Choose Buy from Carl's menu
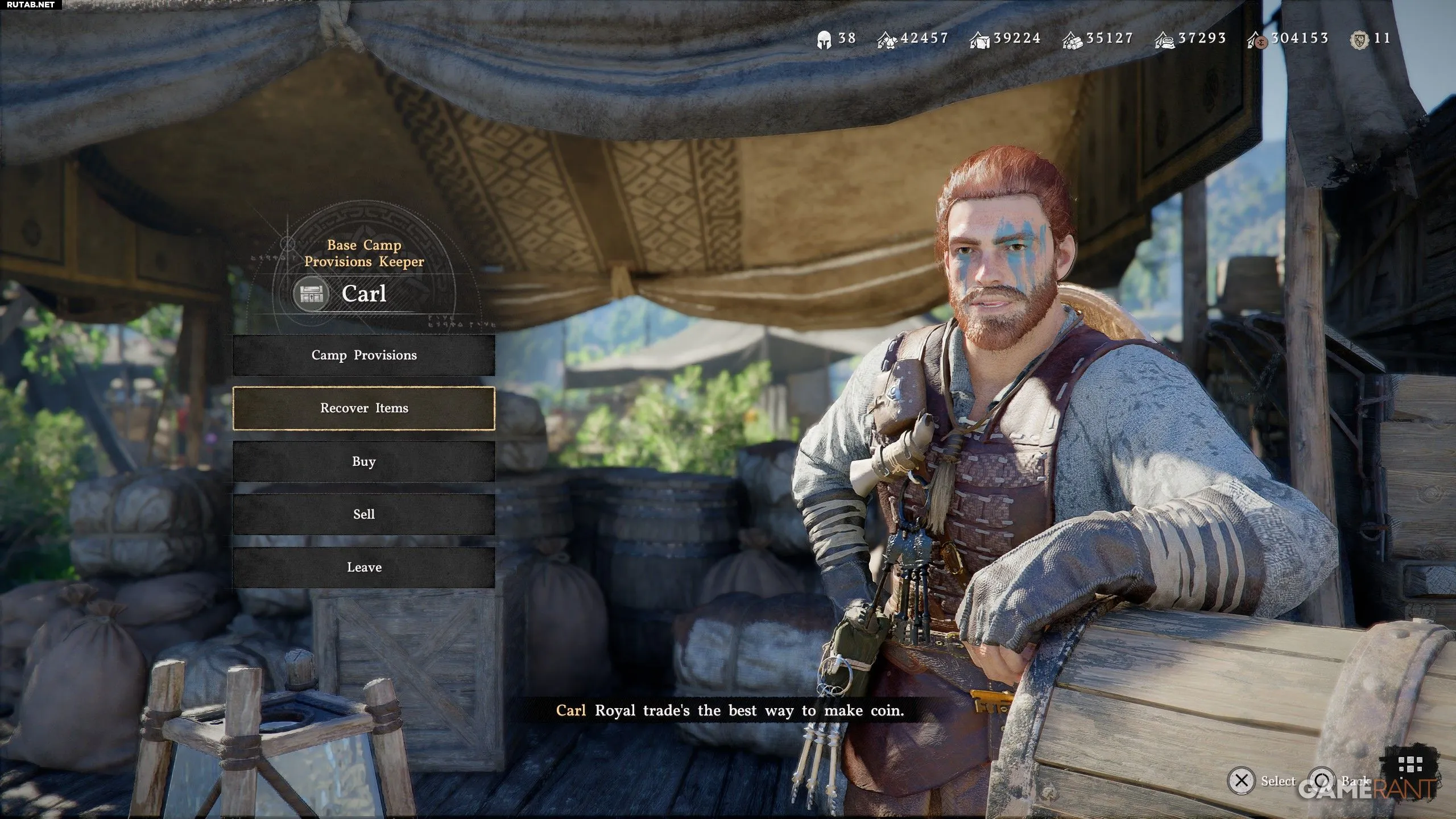The height and width of the screenshot is (819, 1456). (x=364, y=461)
